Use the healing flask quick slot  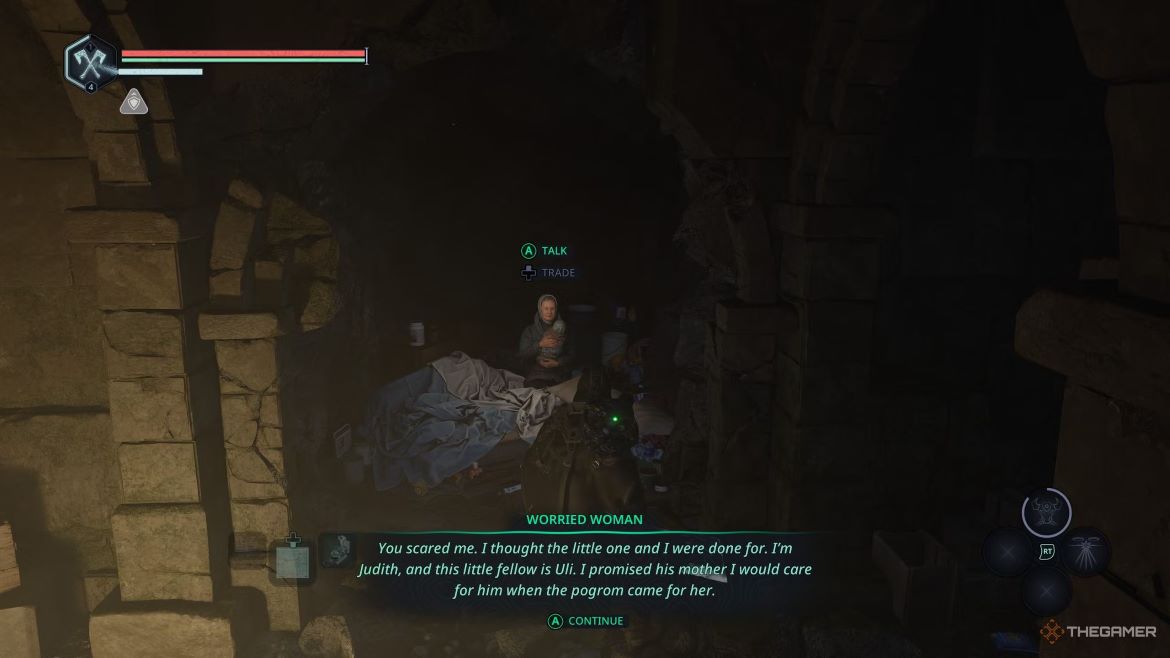click(293, 559)
